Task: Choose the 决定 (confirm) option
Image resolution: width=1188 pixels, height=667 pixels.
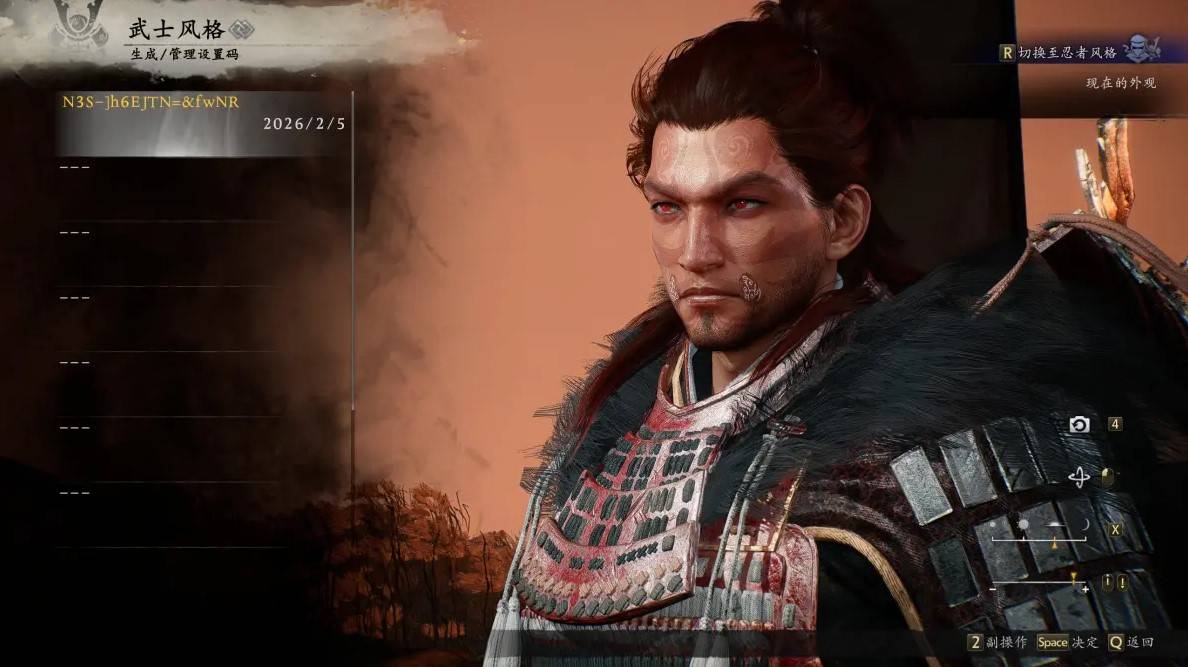Action: [x=1066, y=642]
